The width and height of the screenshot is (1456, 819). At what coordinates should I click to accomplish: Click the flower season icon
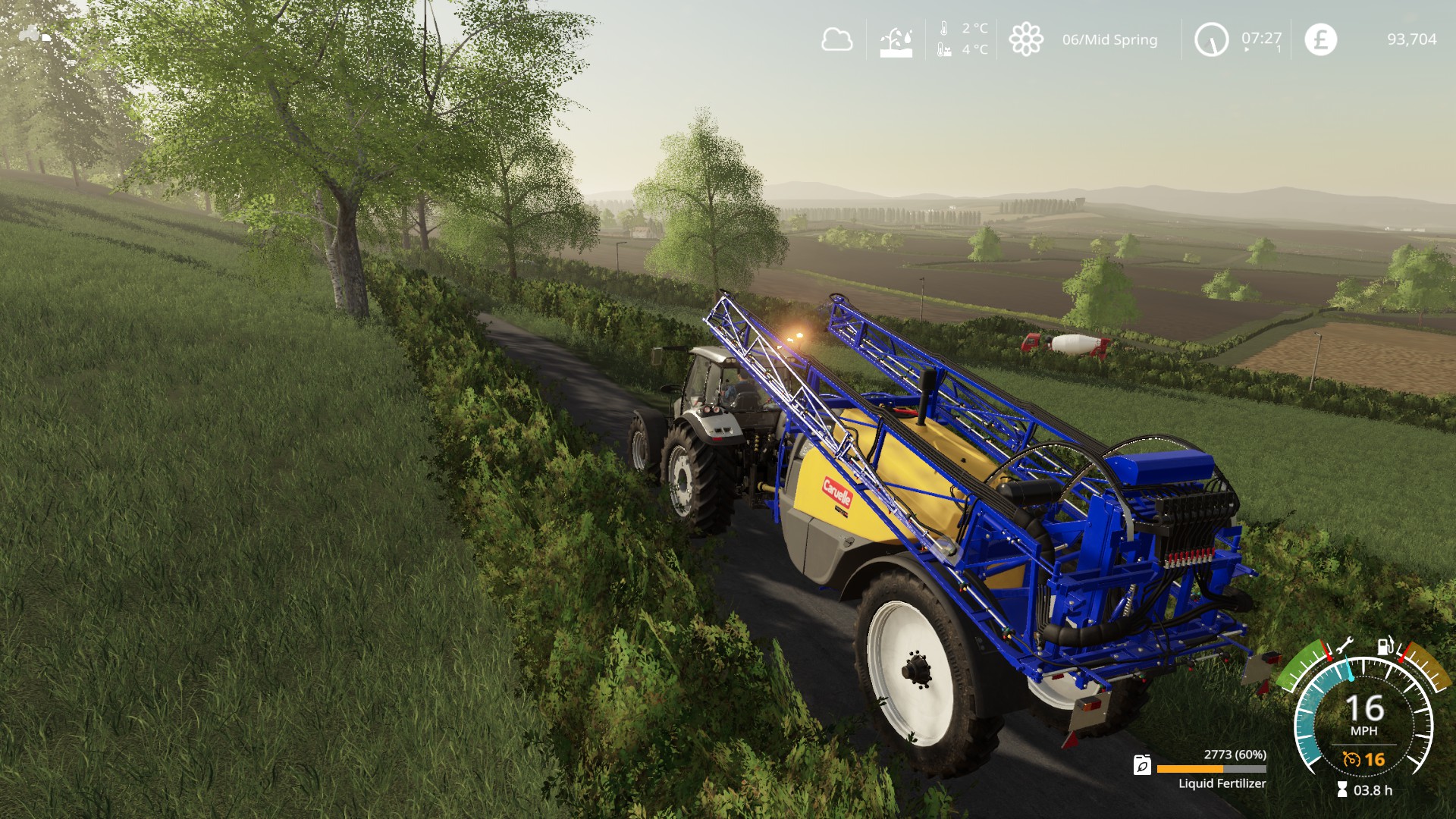1026,39
